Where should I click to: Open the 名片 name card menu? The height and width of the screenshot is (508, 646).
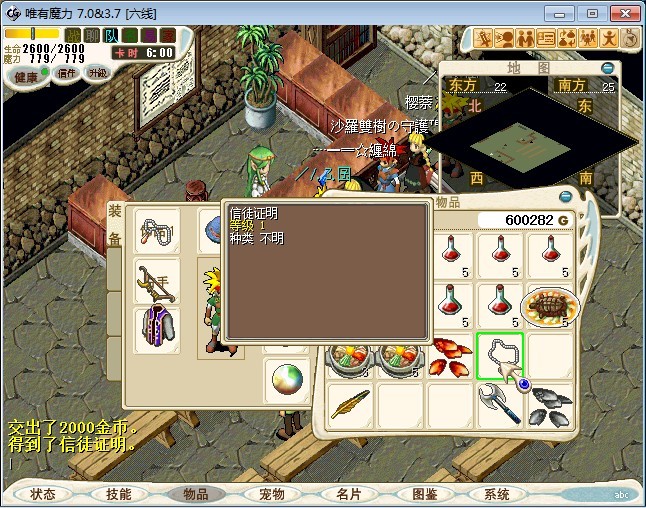pyautogui.click(x=347, y=494)
